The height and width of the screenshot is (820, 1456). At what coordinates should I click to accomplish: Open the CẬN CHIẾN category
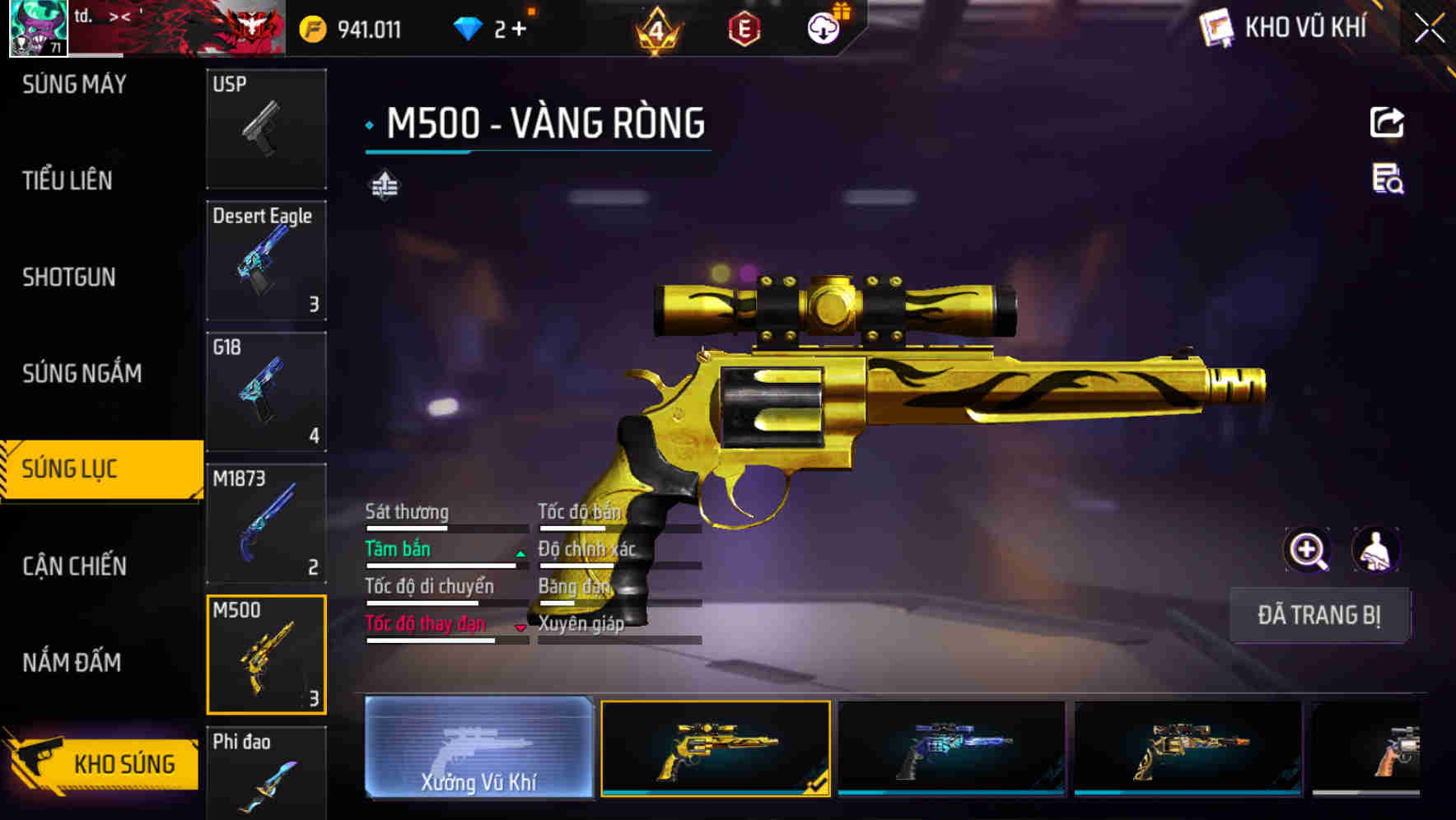click(74, 566)
